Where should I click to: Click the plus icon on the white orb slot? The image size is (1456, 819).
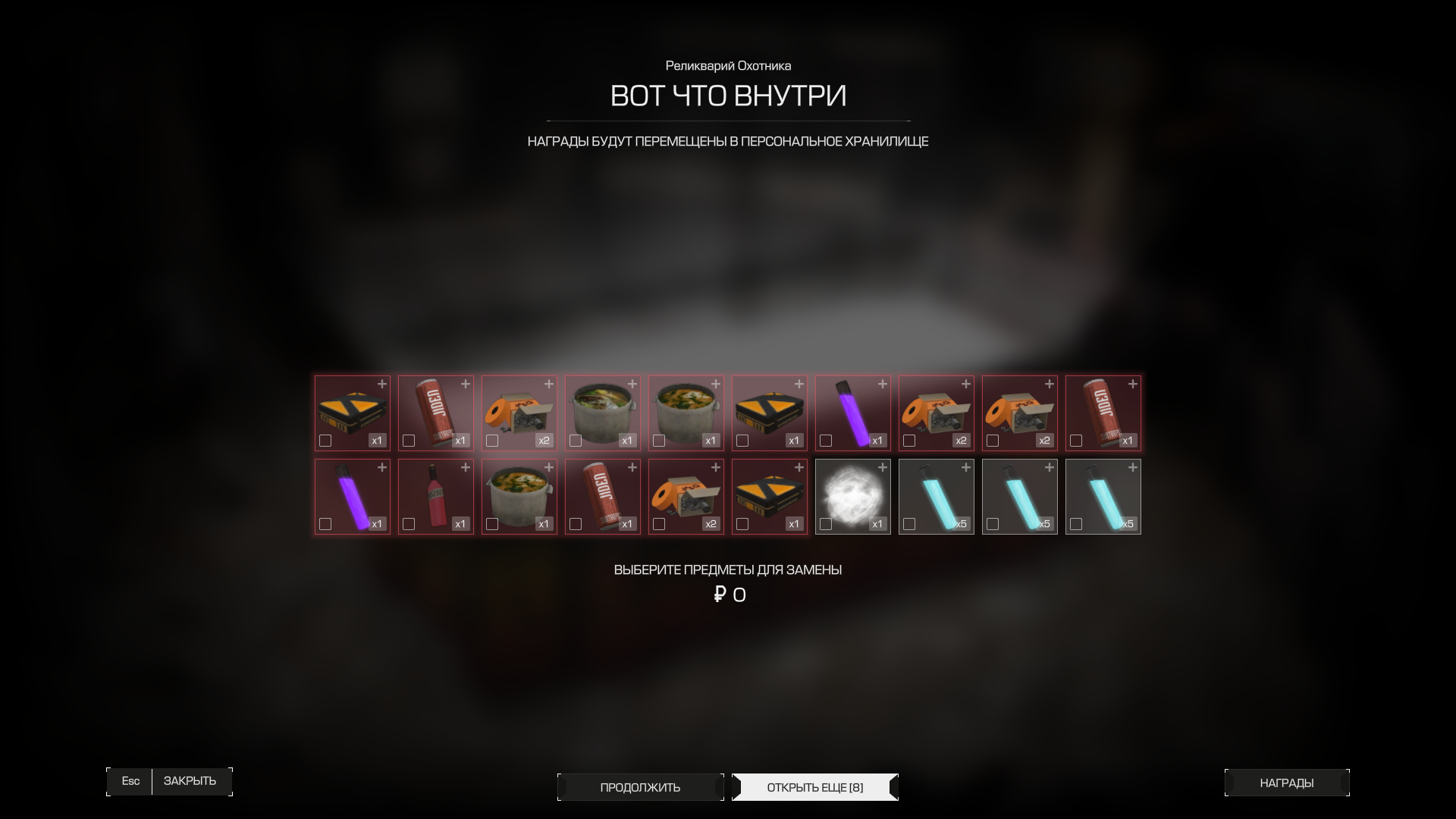coord(883,467)
